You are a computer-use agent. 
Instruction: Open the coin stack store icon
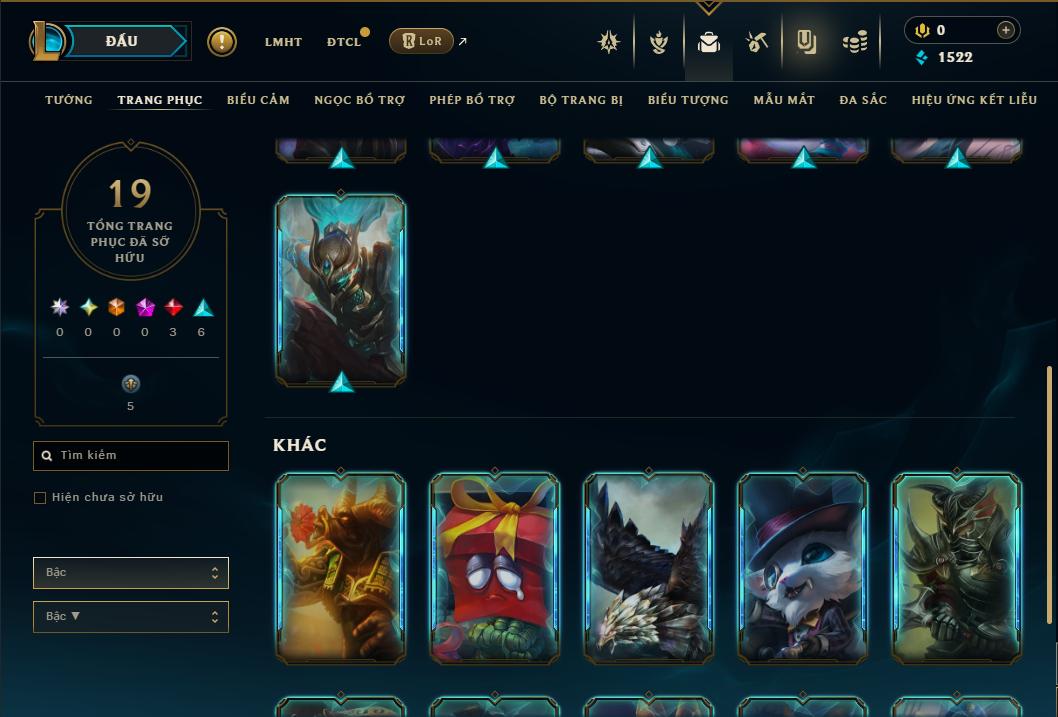(x=854, y=42)
